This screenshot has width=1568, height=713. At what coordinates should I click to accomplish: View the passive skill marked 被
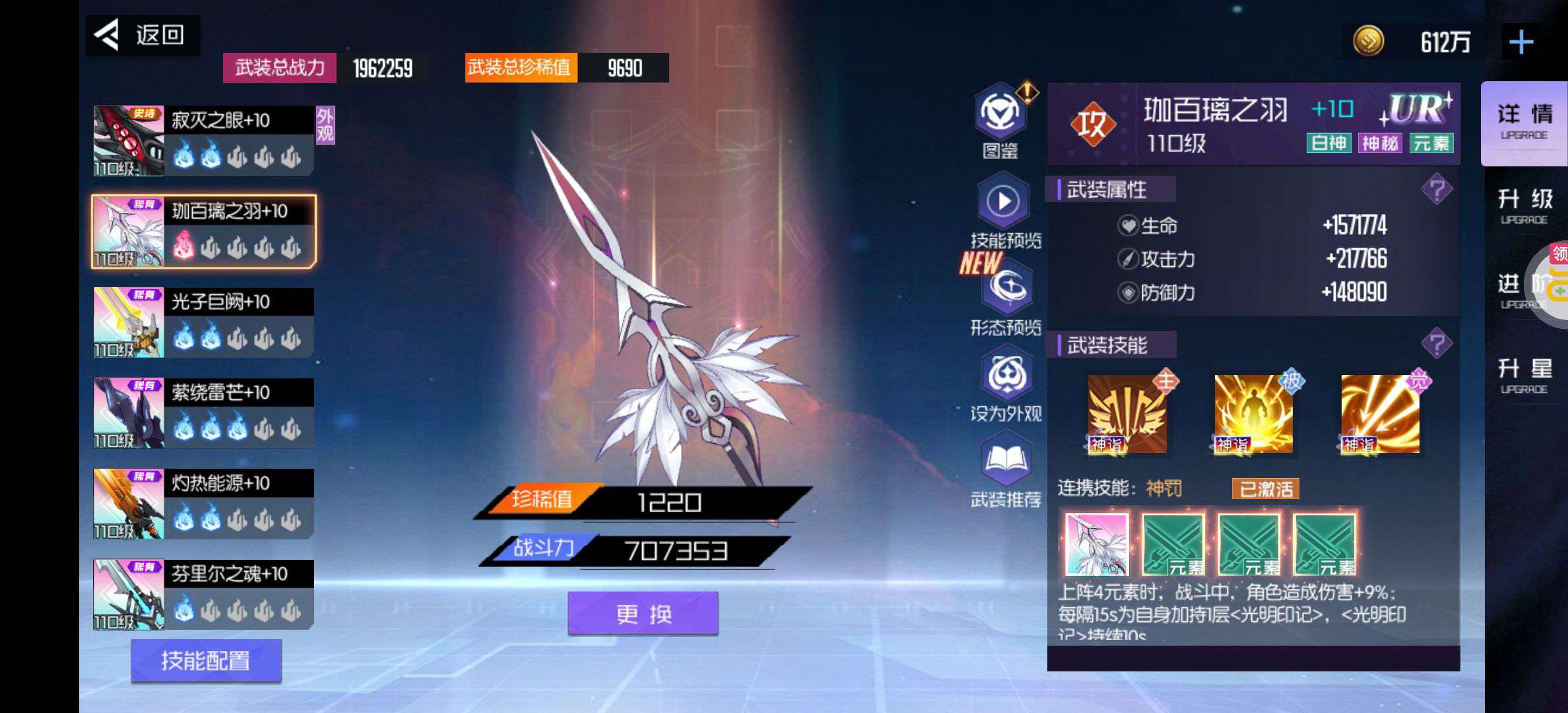tap(1253, 414)
